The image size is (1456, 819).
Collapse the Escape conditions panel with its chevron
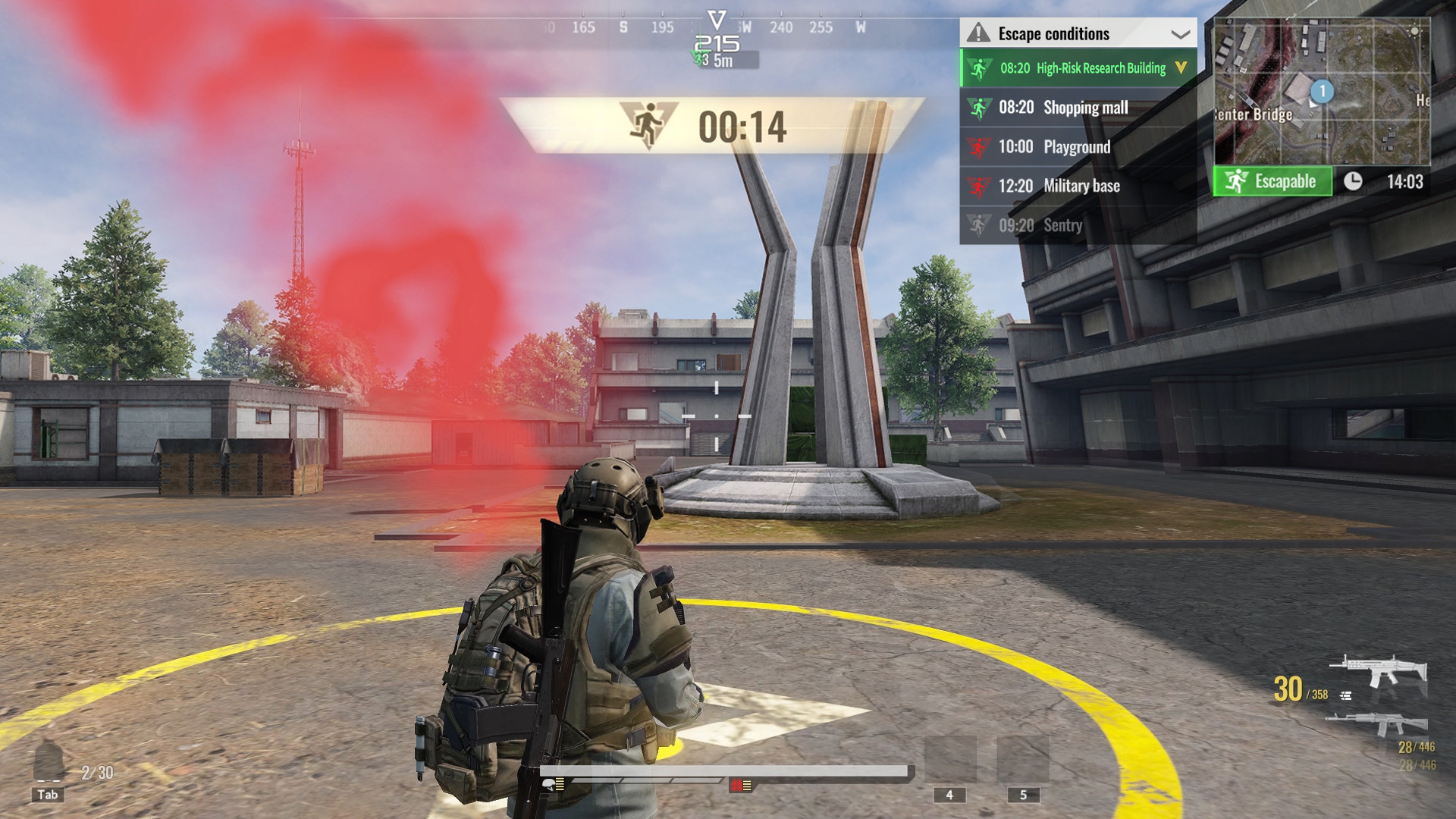point(1181,35)
